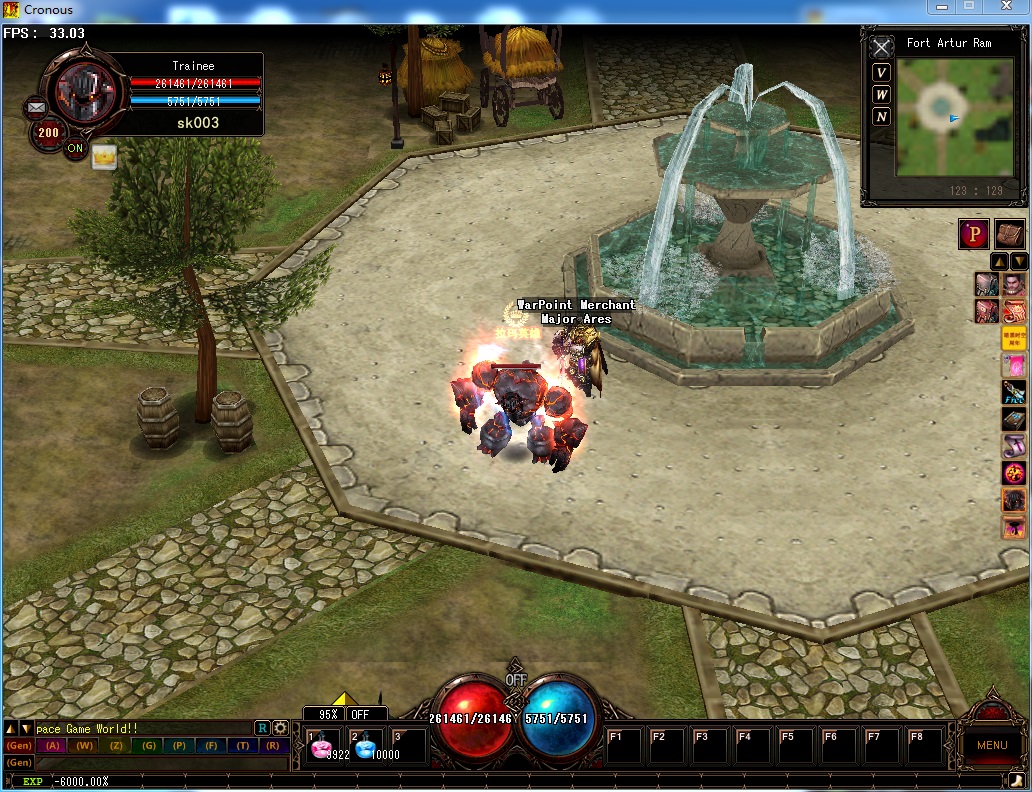The height and width of the screenshot is (792, 1032).
Task: Use the blue mana potion slot
Action: (x=366, y=746)
